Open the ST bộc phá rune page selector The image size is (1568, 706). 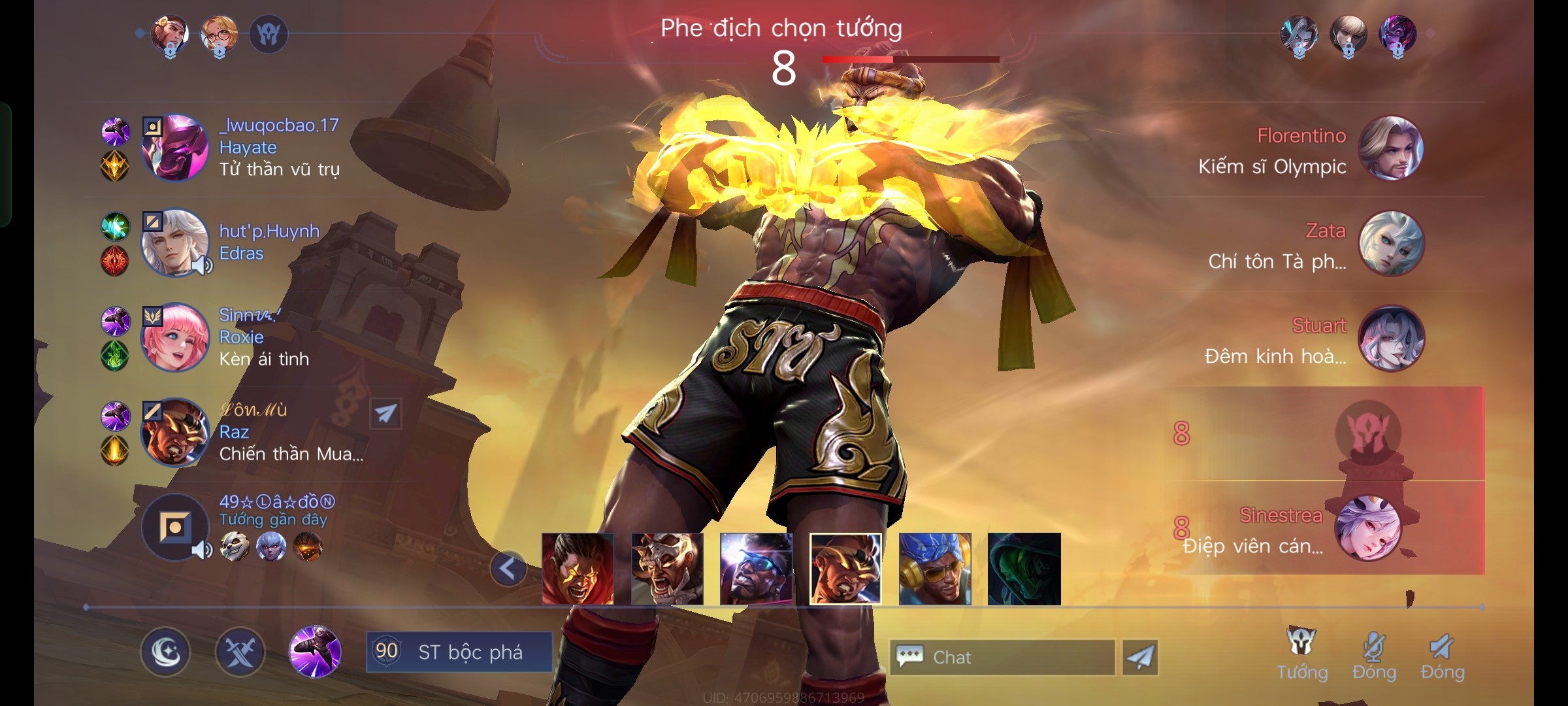(459, 652)
